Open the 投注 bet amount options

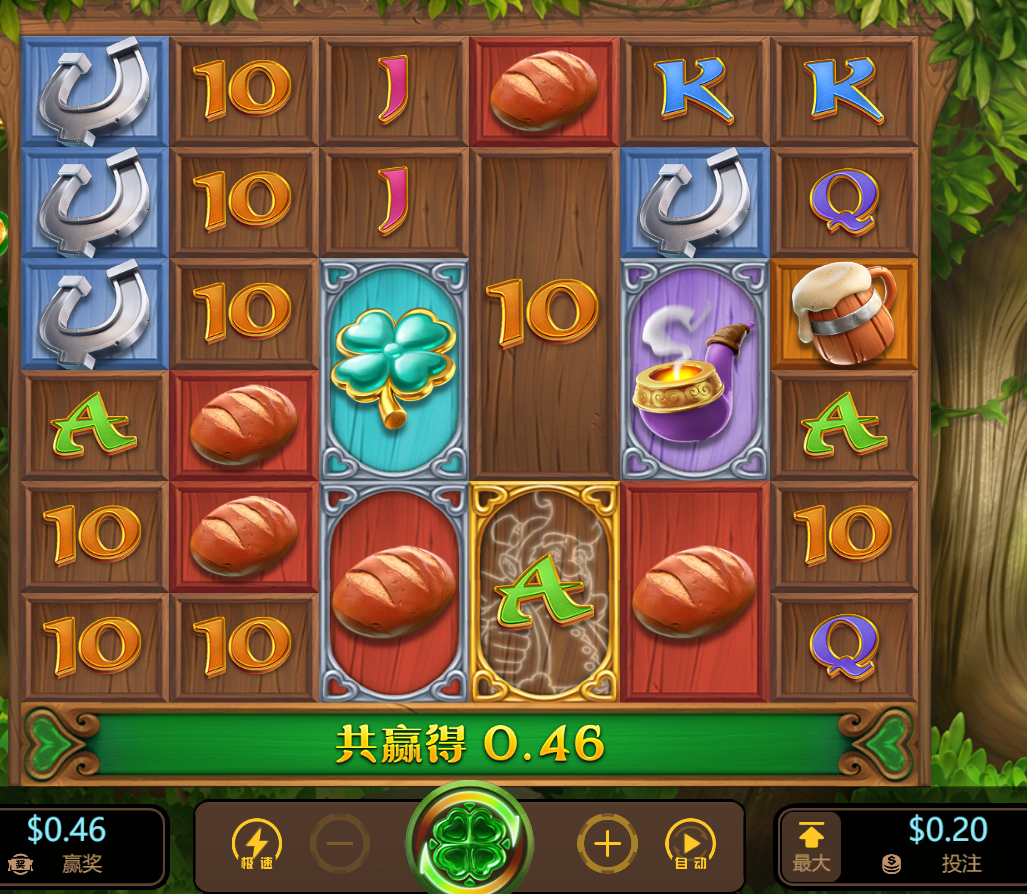pyautogui.click(x=945, y=845)
